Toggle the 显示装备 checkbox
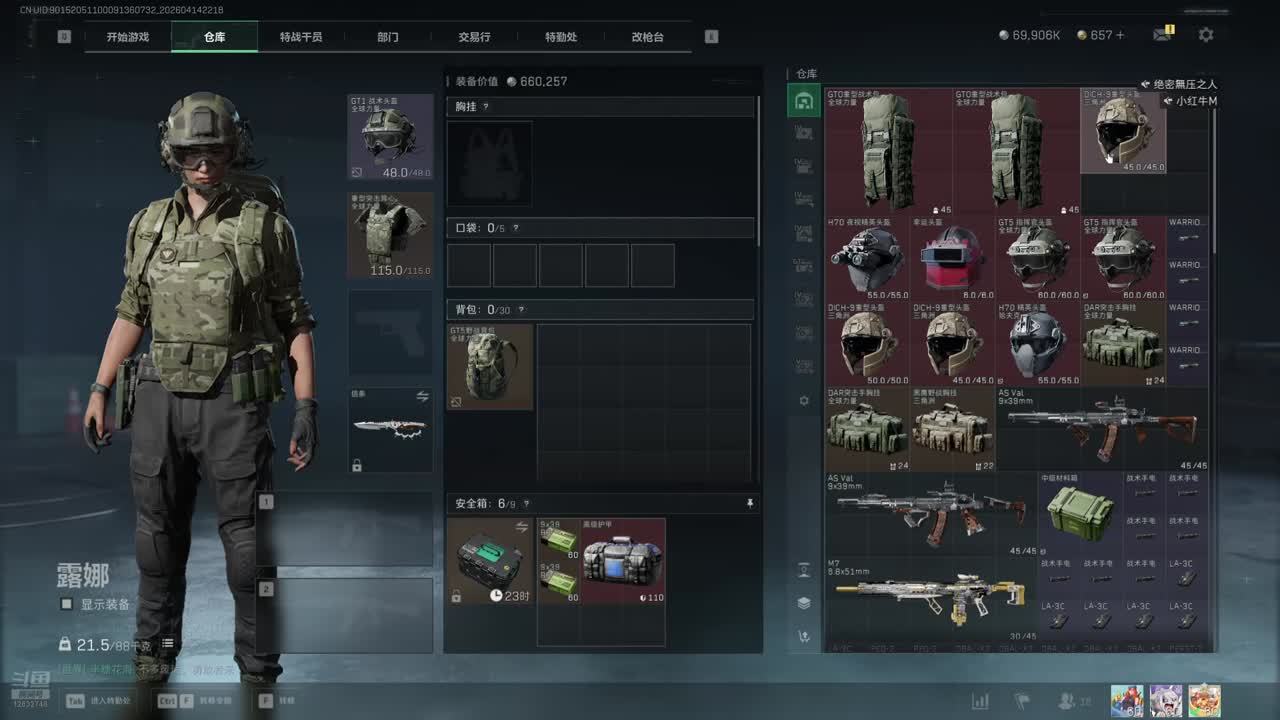 click(67, 604)
